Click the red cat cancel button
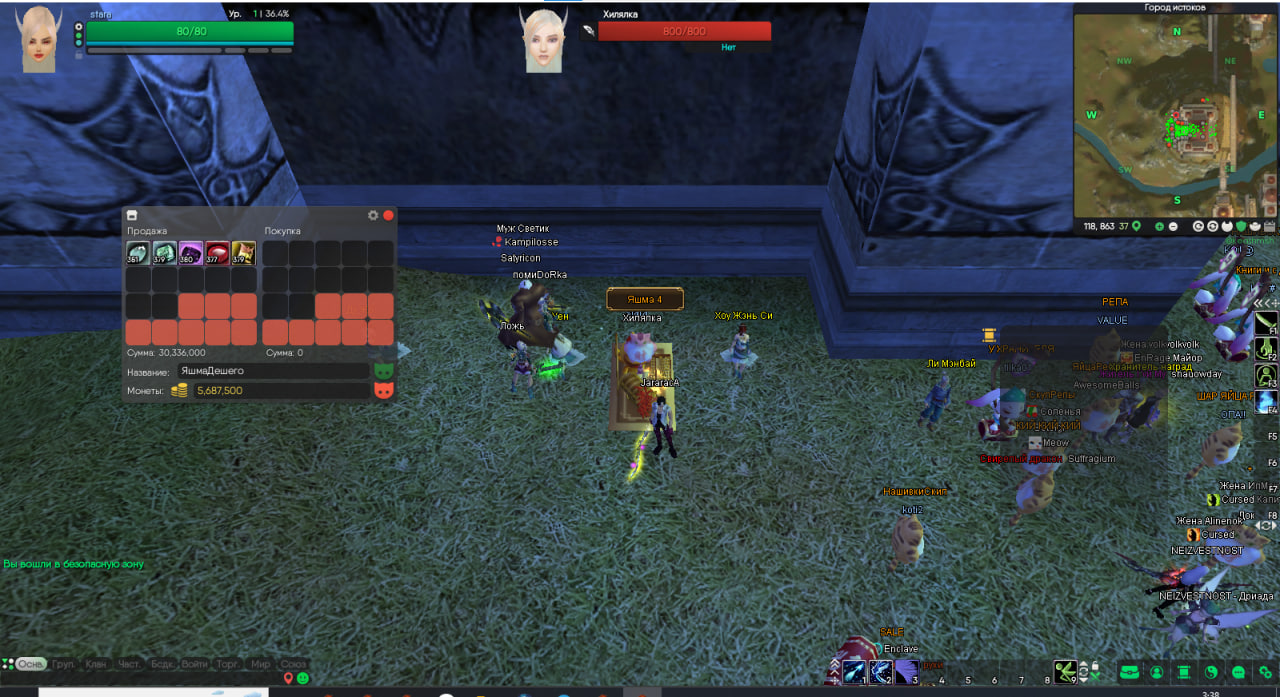The image size is (1280, 697). [x=383, y=391]
